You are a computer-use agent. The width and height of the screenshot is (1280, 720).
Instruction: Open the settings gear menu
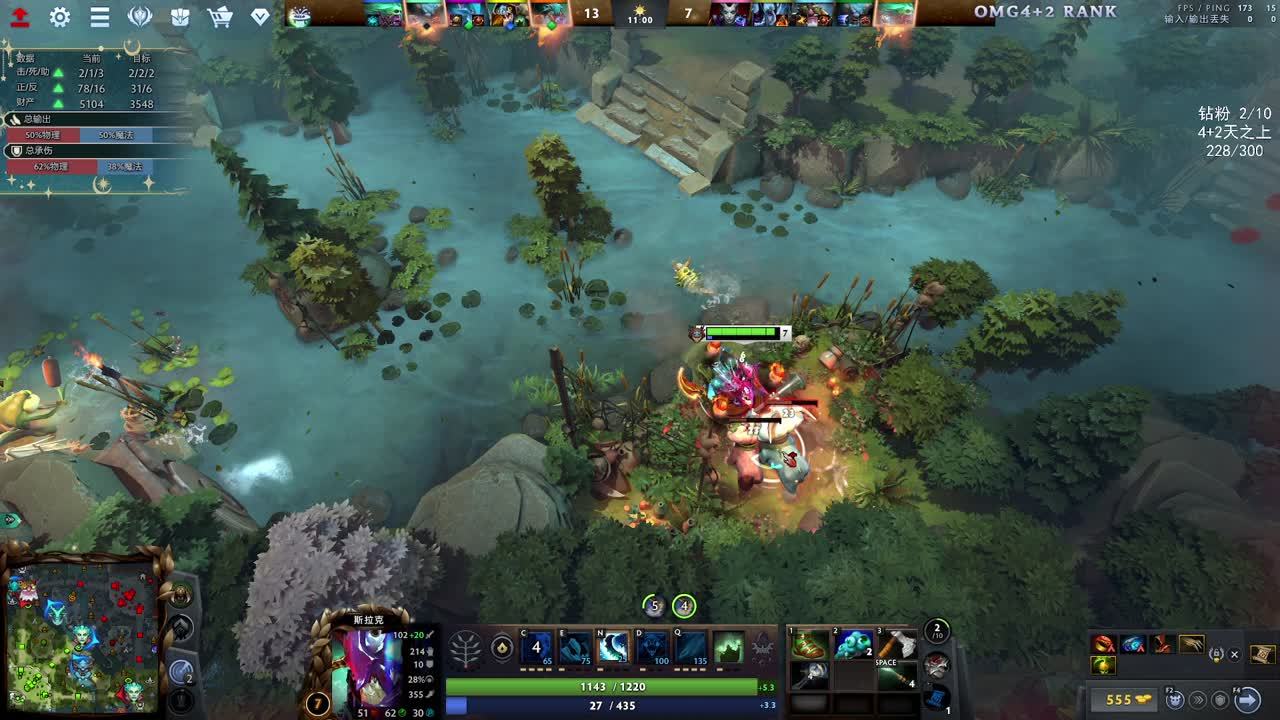point(60,16)
